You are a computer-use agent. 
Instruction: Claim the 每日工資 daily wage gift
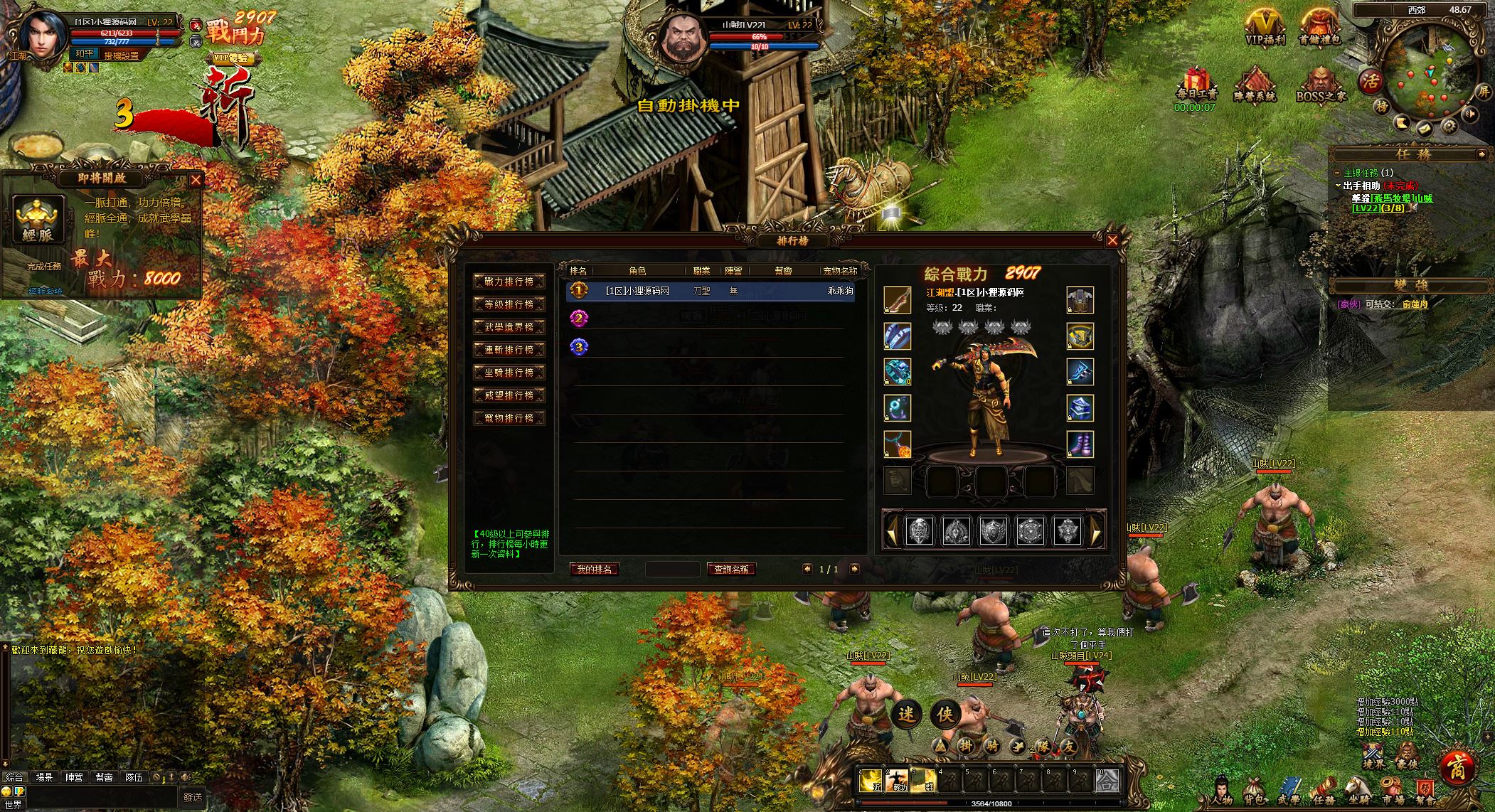click(x=1197, y=84)
